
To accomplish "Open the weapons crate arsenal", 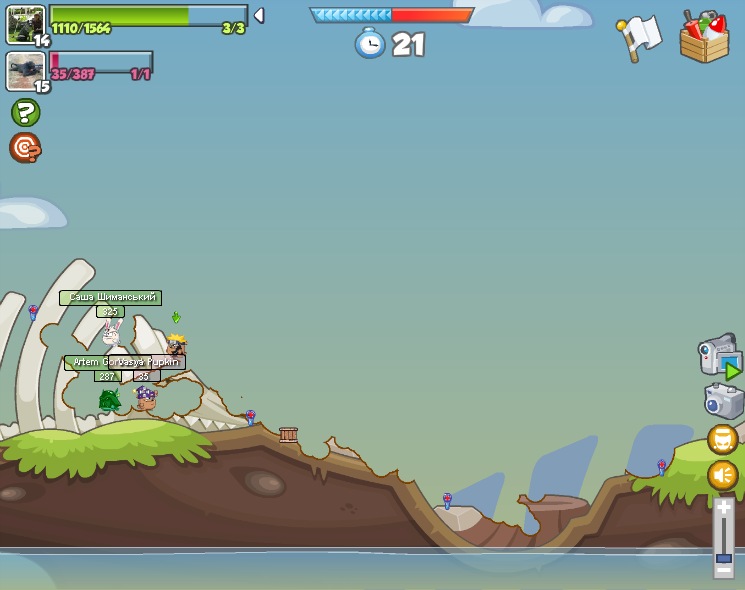I will coord(704,38).
